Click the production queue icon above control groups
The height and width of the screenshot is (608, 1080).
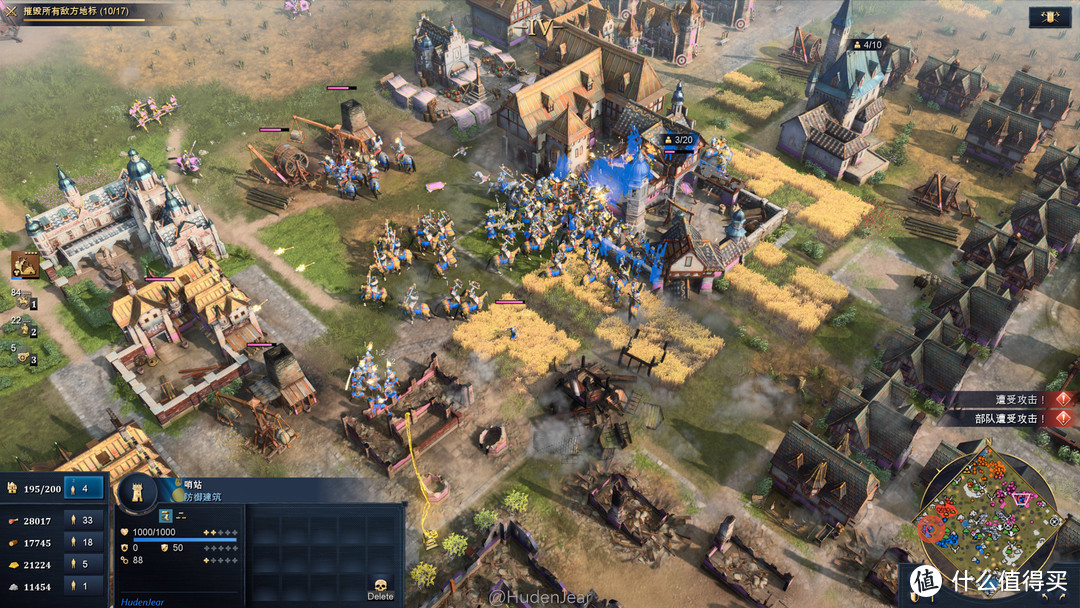point(24,264)
